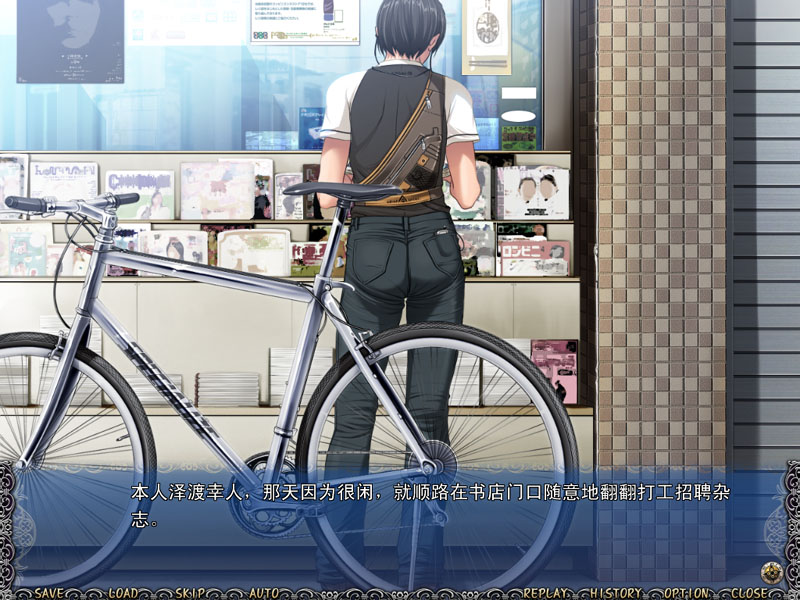Hide the text window with CLOSE
This screenshot has height=600, width=800.
tap(750, 593)
